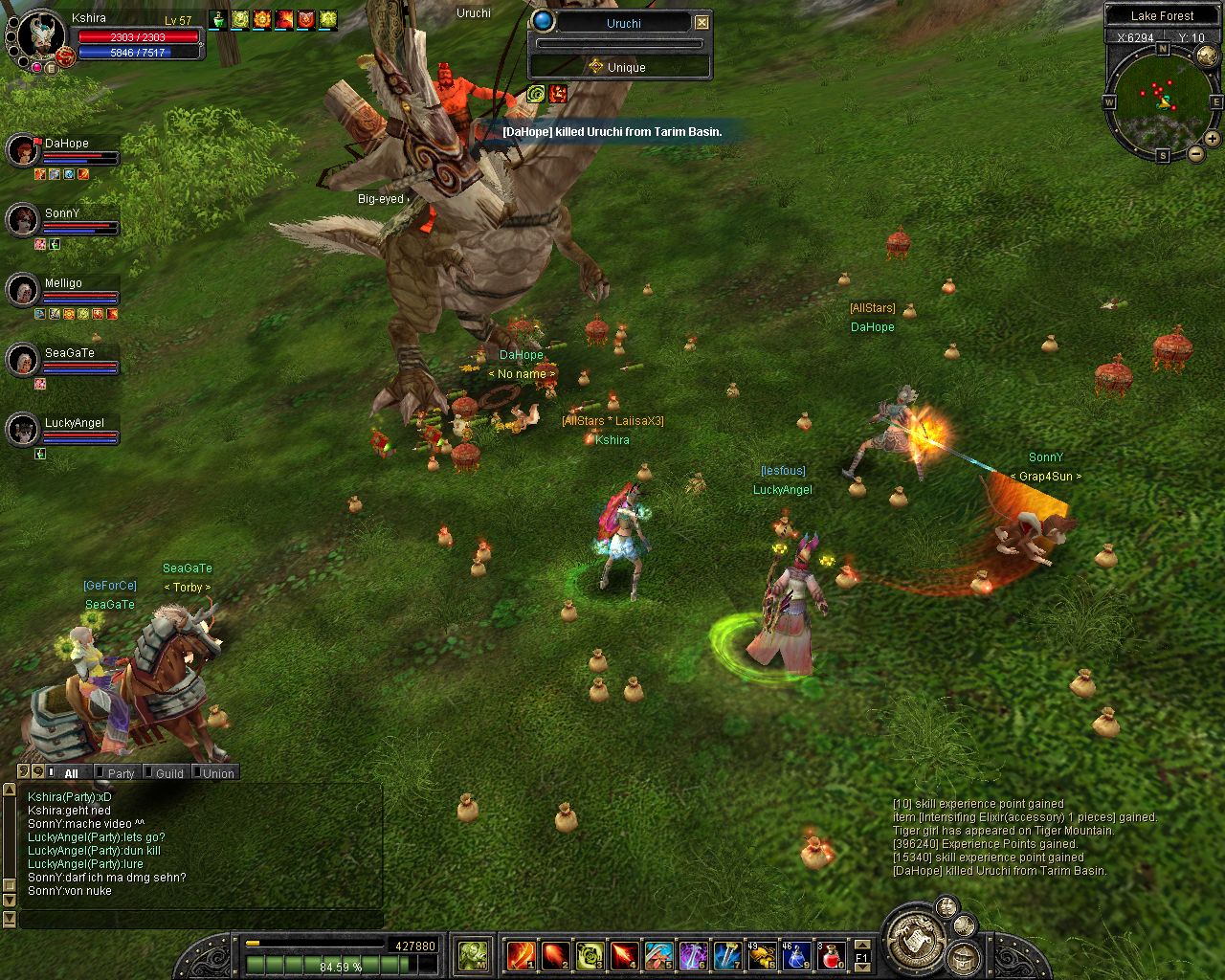Open the world map globe button
Screen dimensions: 1225x980
(x=1207, y=56)
